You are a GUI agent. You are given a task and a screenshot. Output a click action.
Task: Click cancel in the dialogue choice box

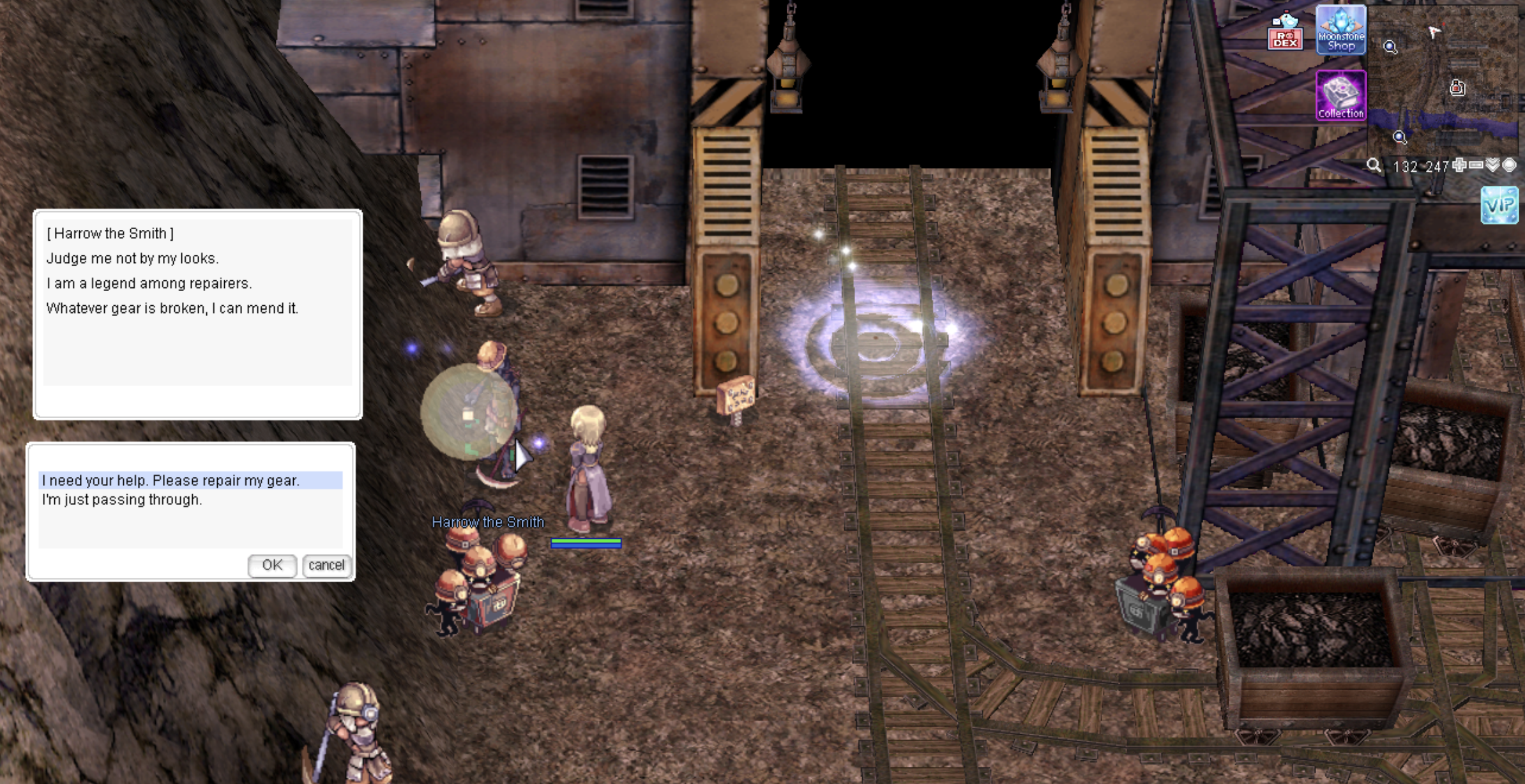point(326,565)
